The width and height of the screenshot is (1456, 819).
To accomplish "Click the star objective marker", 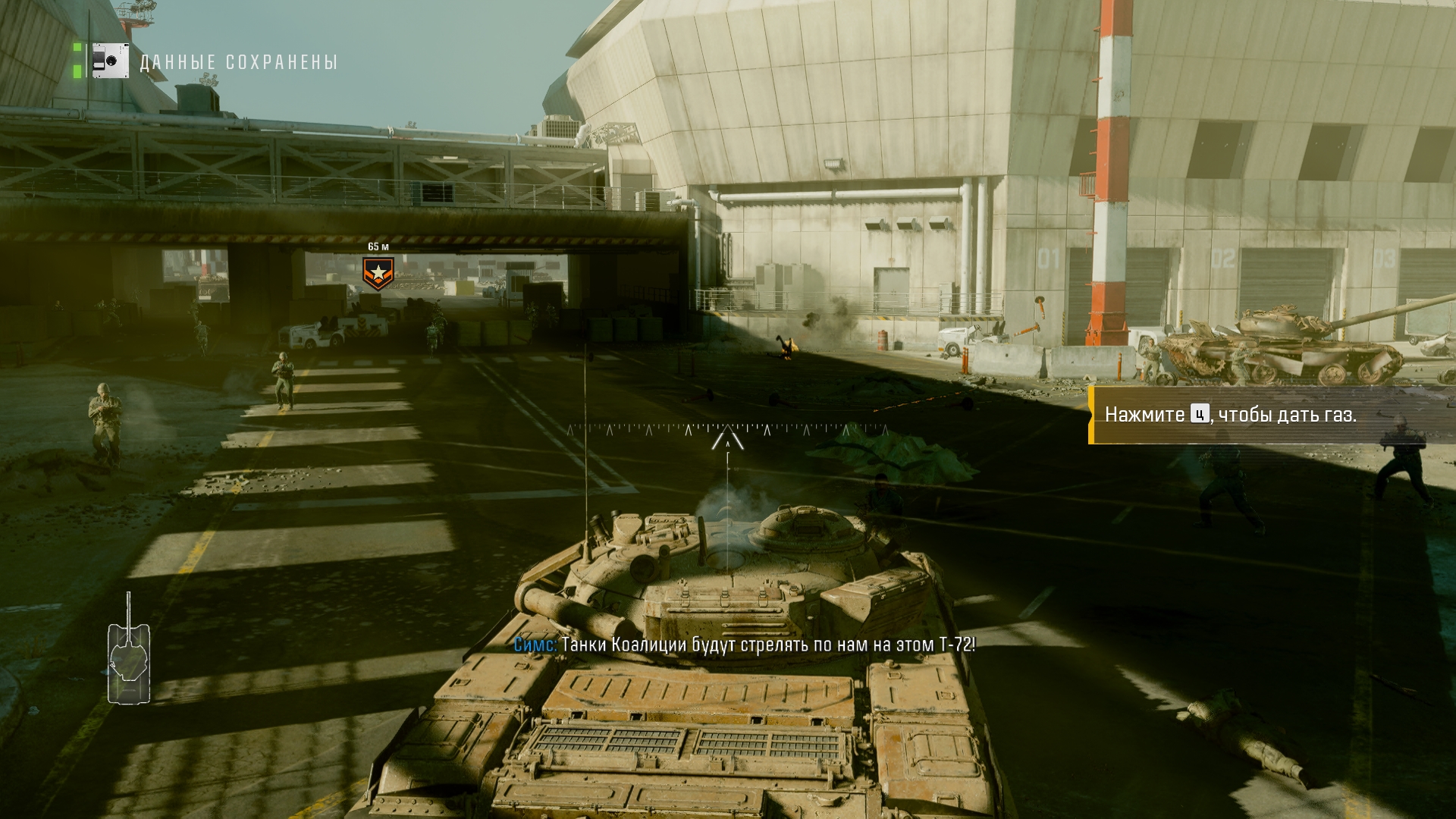I will [378, 273].
